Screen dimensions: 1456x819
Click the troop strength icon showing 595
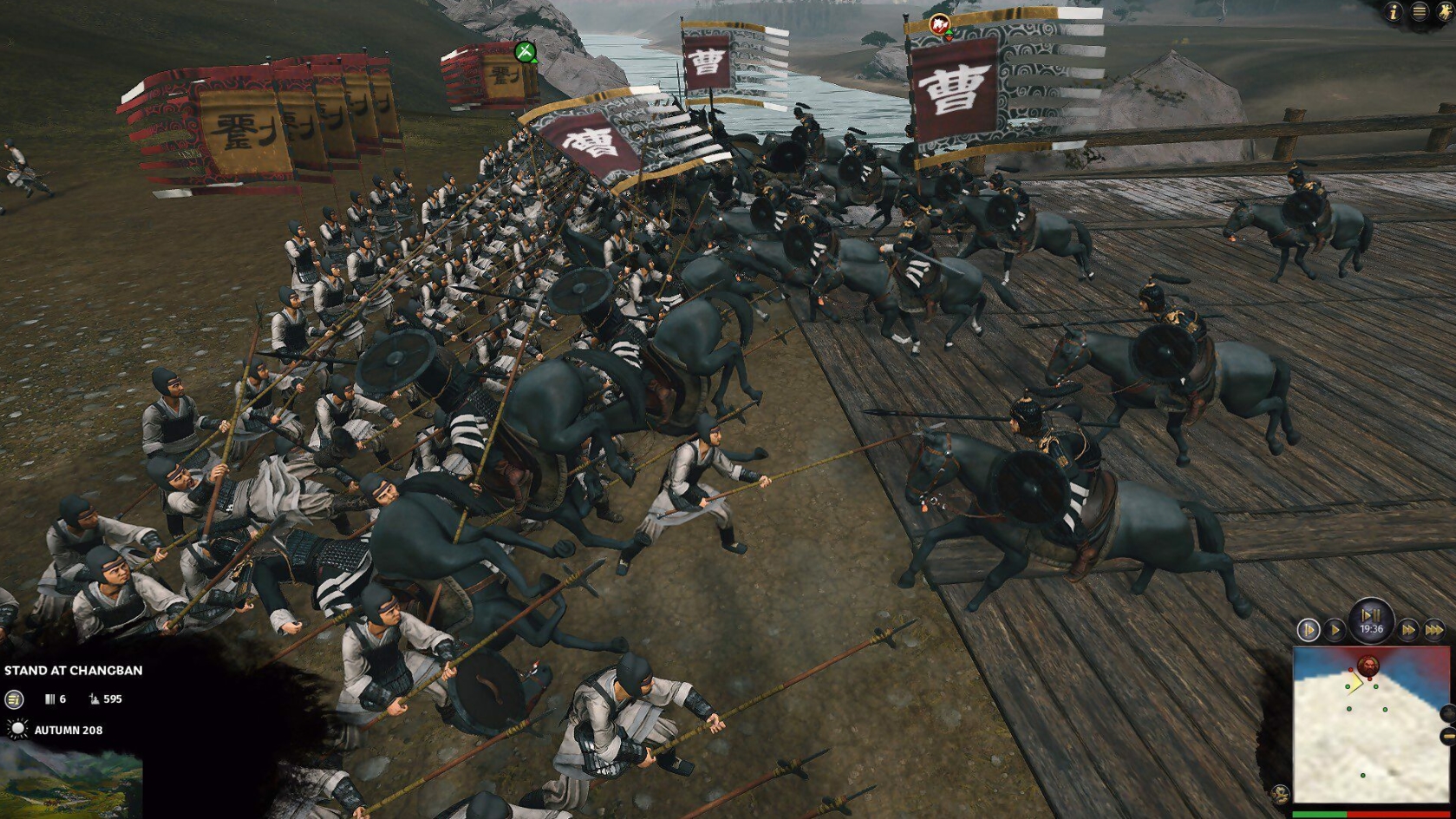click(94, 699)
